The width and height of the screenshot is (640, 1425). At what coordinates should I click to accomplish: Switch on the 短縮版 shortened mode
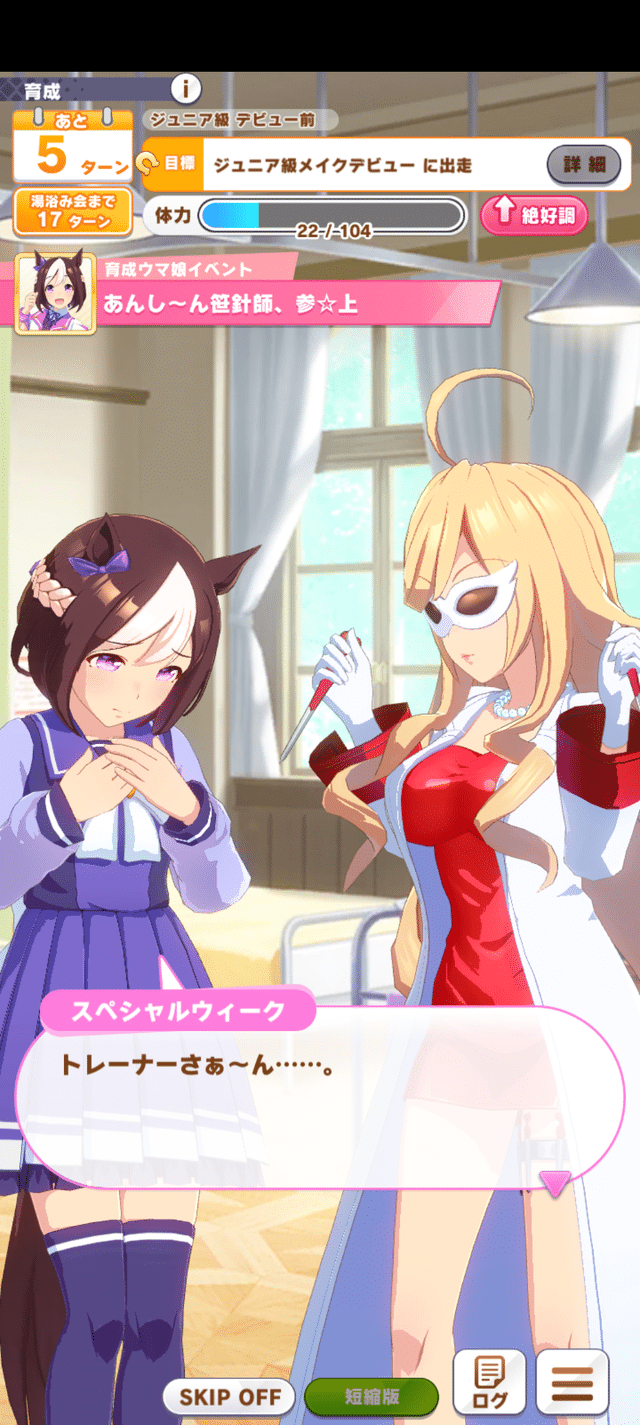371,1396
